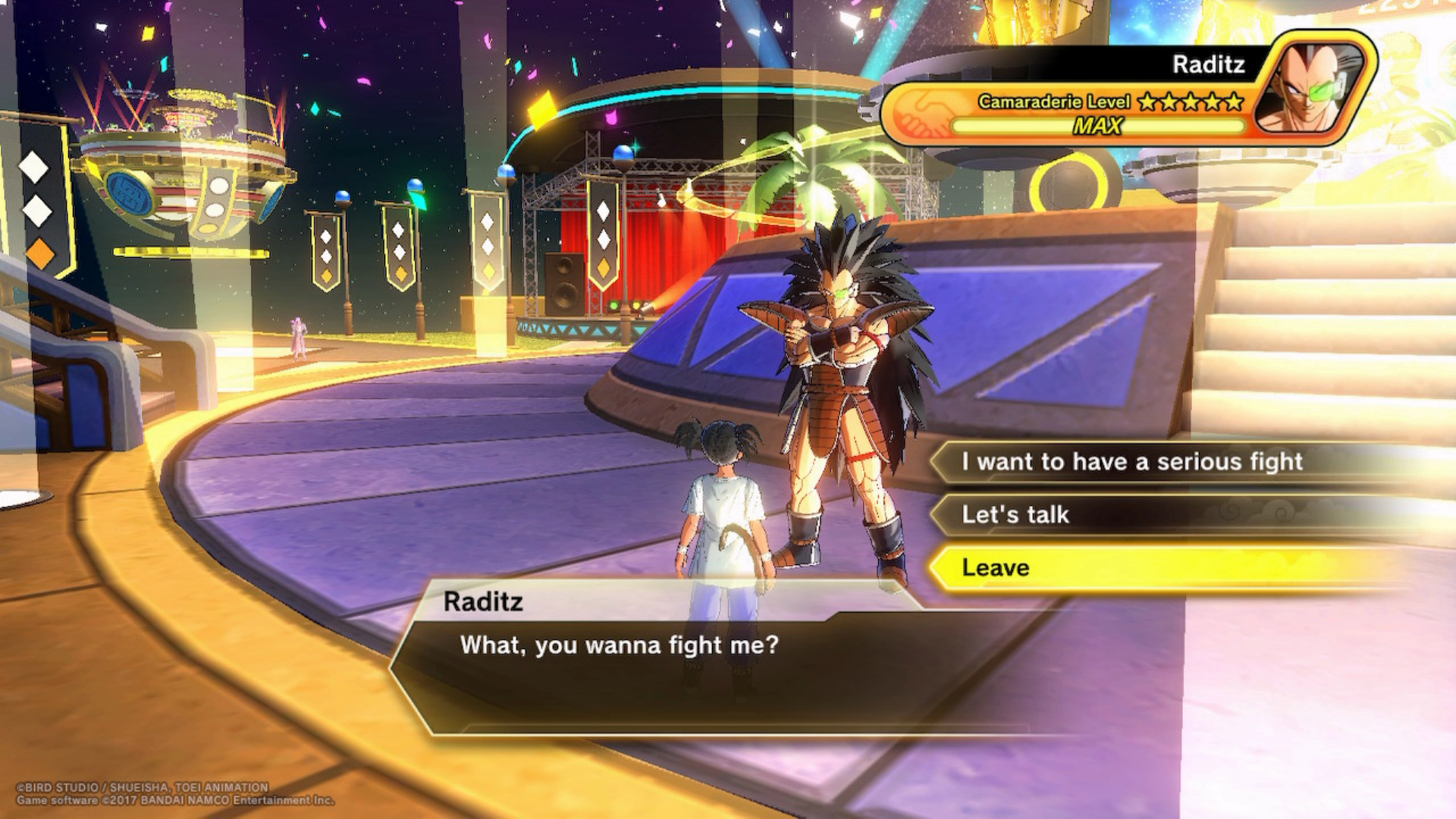Viewport: 1456px width, 819px height.
Task: Choose "I want to have a serious fight"
Action: coord(1131,462)
